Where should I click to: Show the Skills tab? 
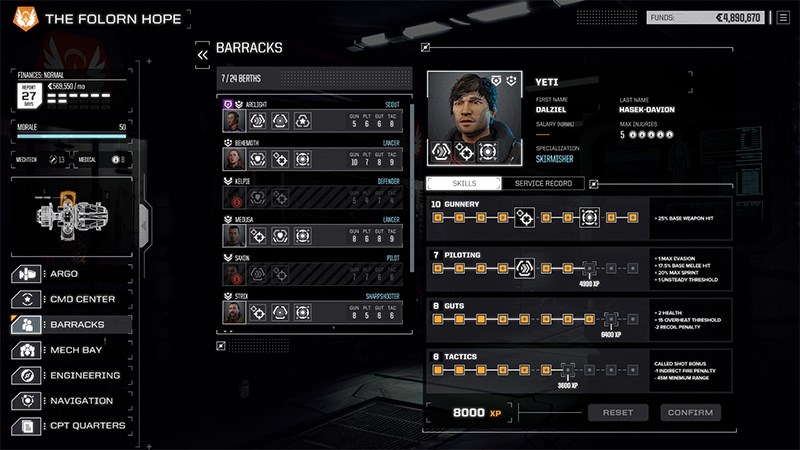click(463, 184)
